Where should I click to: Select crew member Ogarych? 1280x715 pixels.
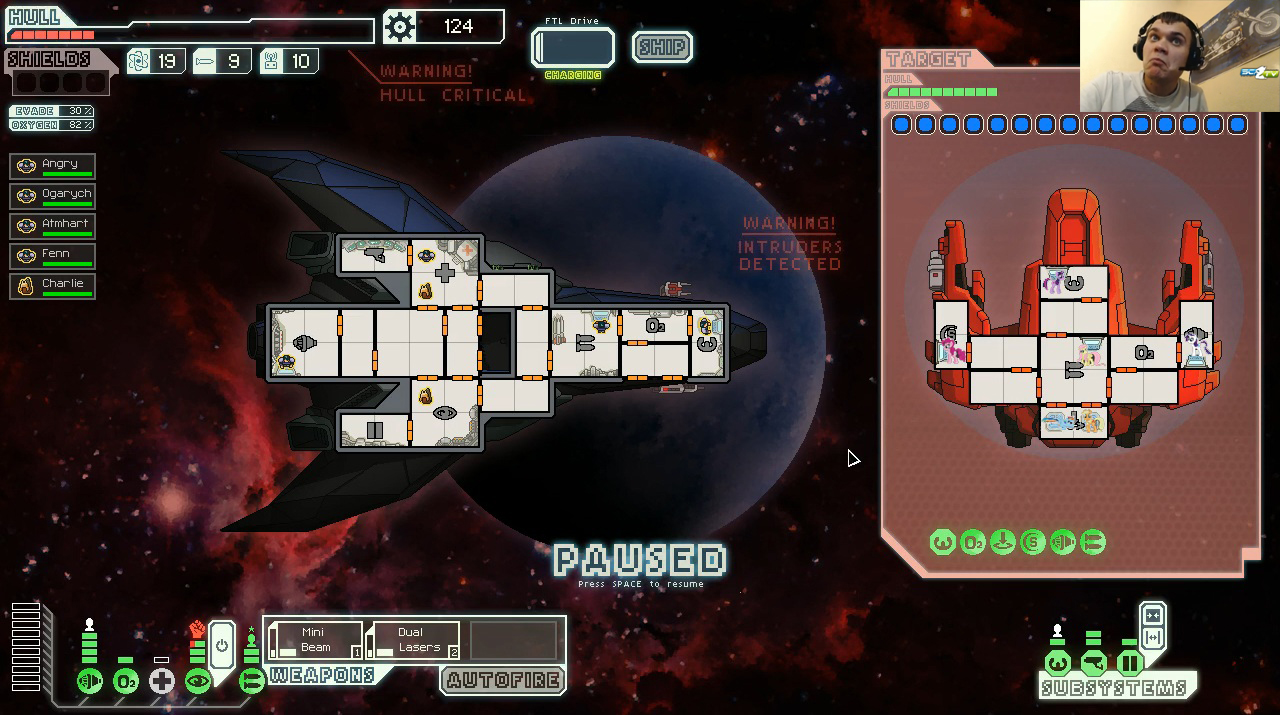tap(52, 195)
